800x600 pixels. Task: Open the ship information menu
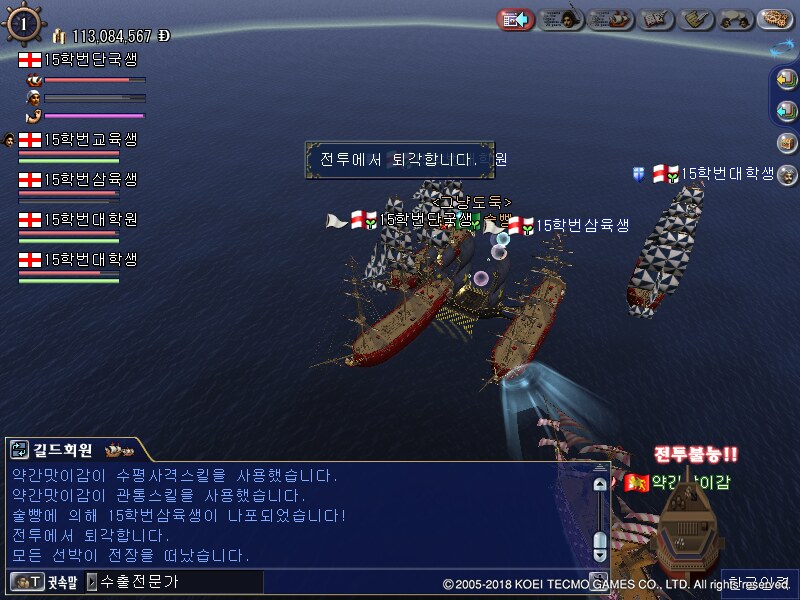point(611,18)
